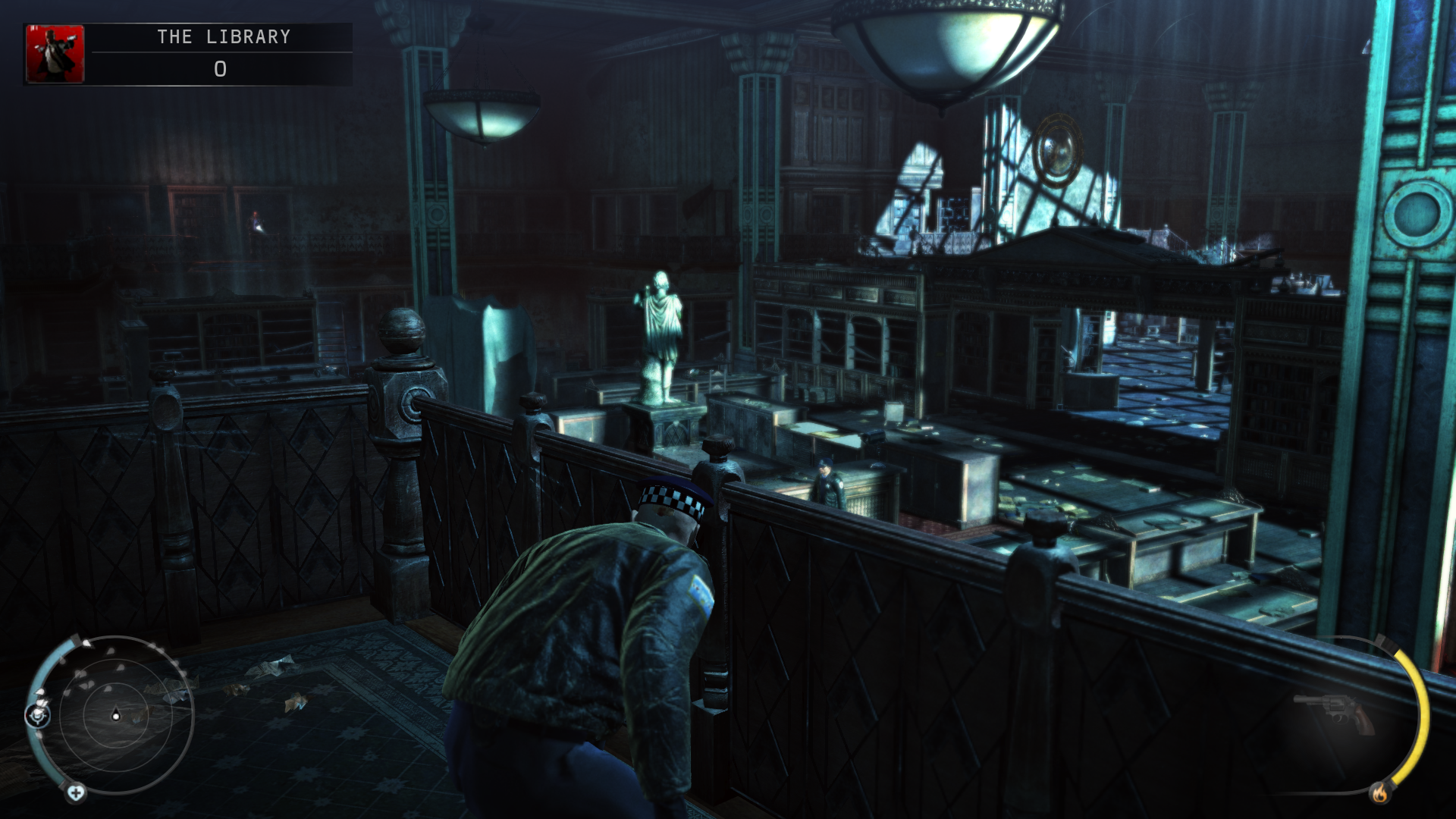The width and height of the screenshot is (1456, 819).
Task: Click the heart health icon below the minimap
Action: 75,793
